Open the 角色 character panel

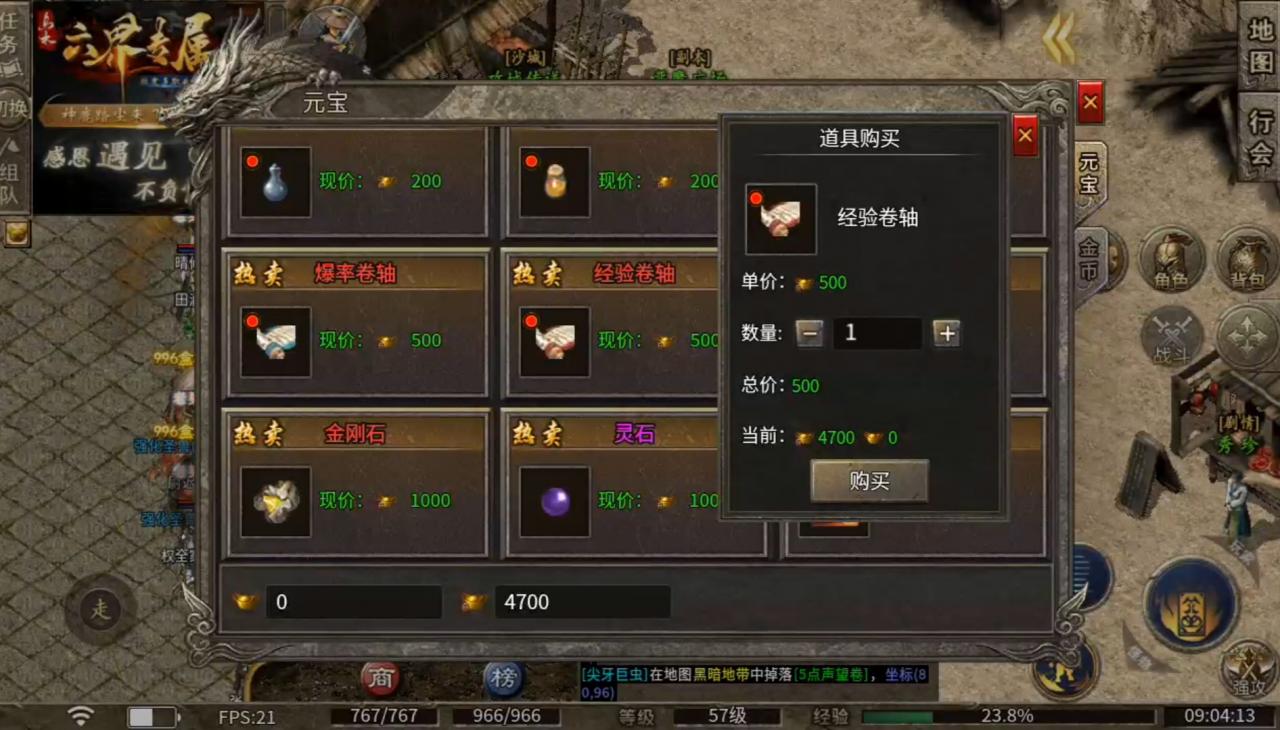pos(1172,260)
